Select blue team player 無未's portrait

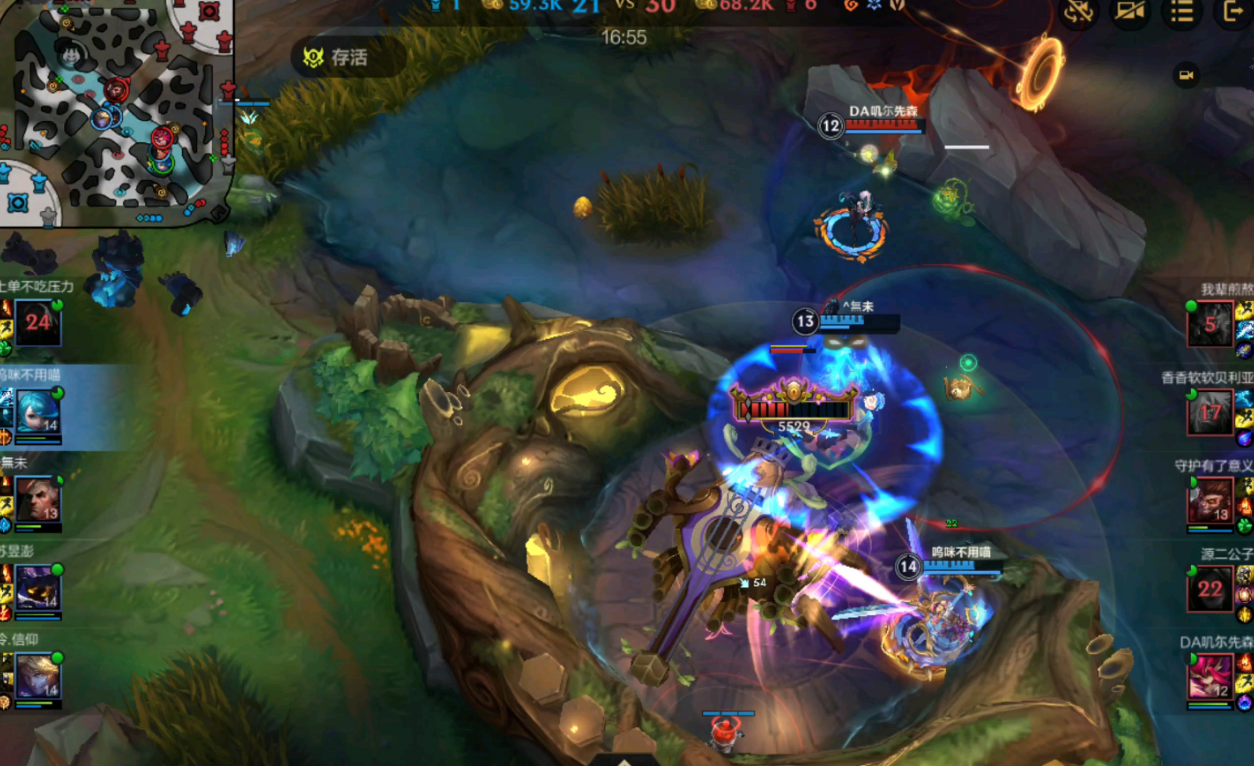[38, 498]
